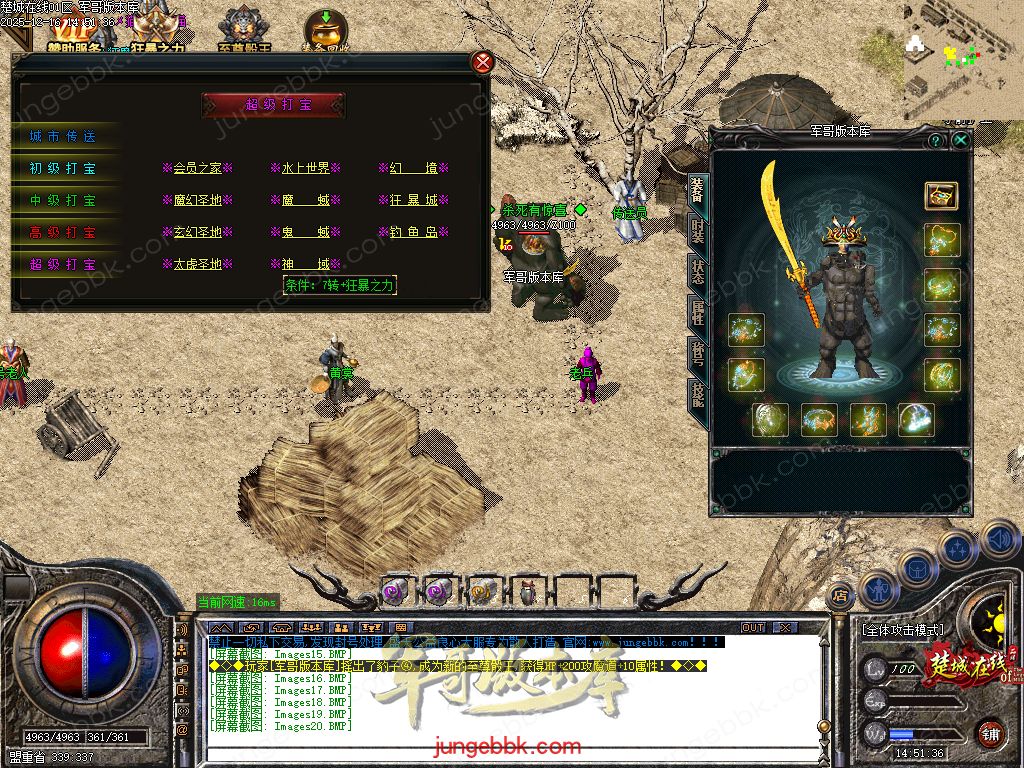The width and height of the screenshot is (1024, 768).
Task: Open the treasure chest icon in equipment panel
Action: pyautogui.click(x=941, y=195)
